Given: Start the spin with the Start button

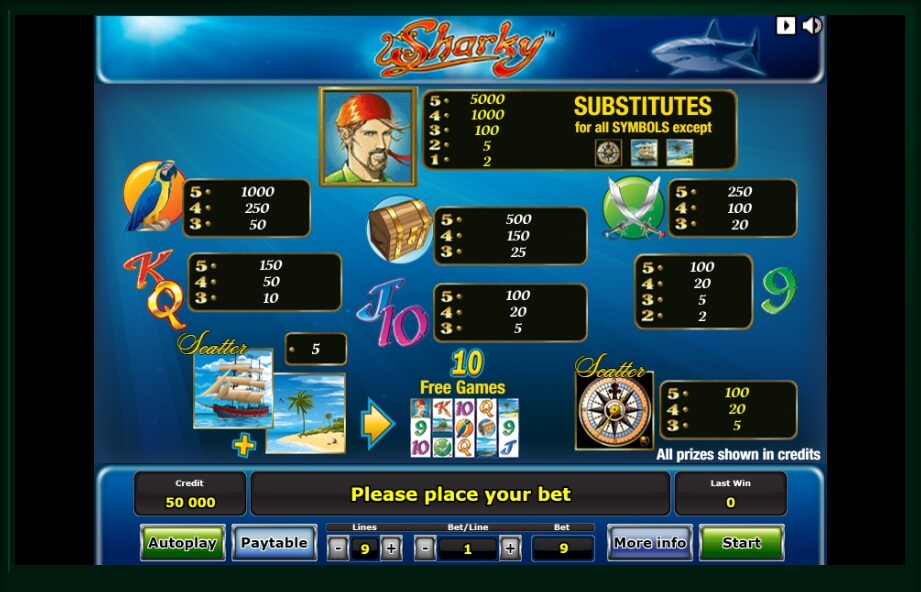Looking at the screenshot, I should [x=741, y=543].
